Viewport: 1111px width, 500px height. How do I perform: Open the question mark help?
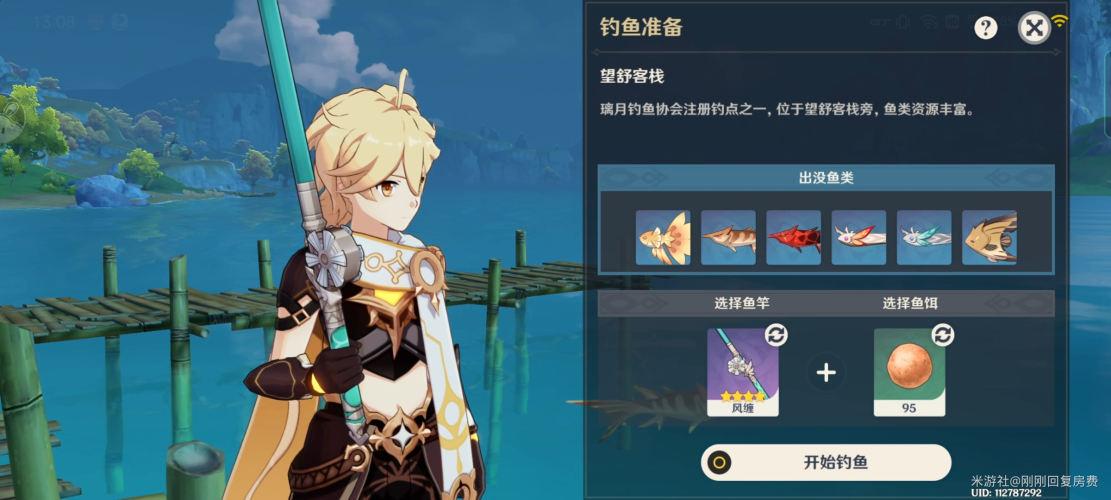tap(986, 28)
